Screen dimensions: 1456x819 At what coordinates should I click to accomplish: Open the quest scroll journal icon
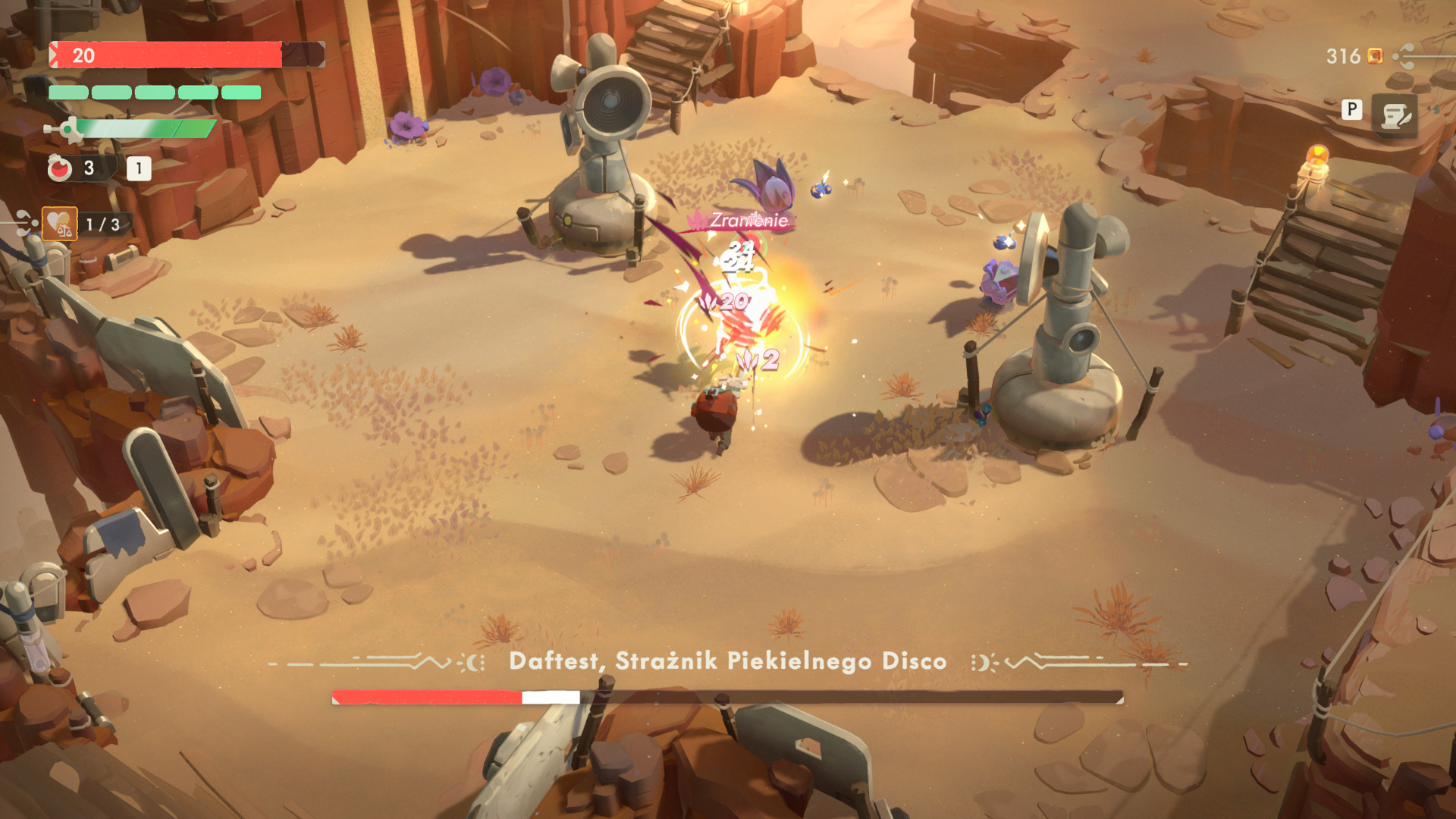click(x=1394, y=116)
